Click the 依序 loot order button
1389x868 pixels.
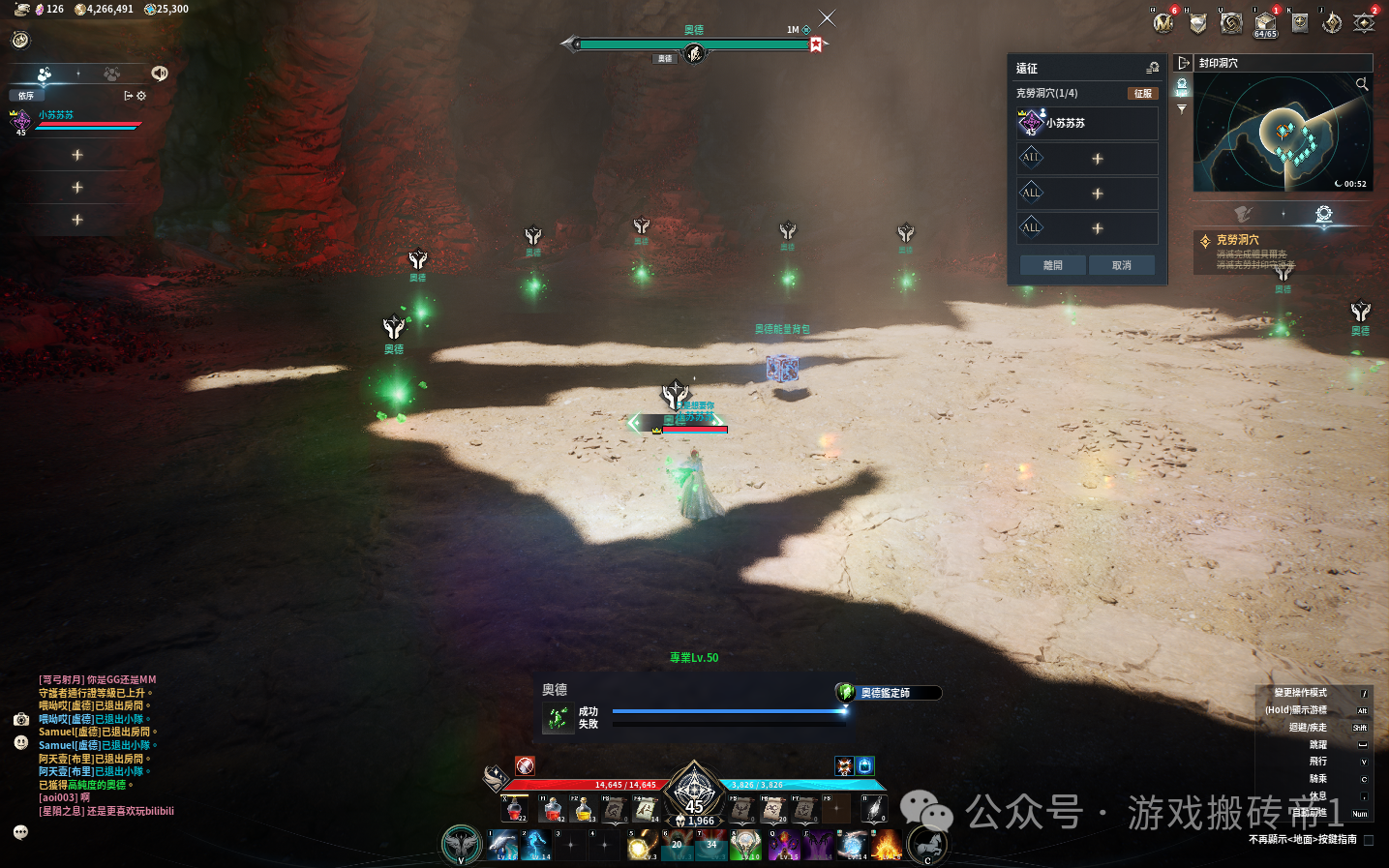26,96
